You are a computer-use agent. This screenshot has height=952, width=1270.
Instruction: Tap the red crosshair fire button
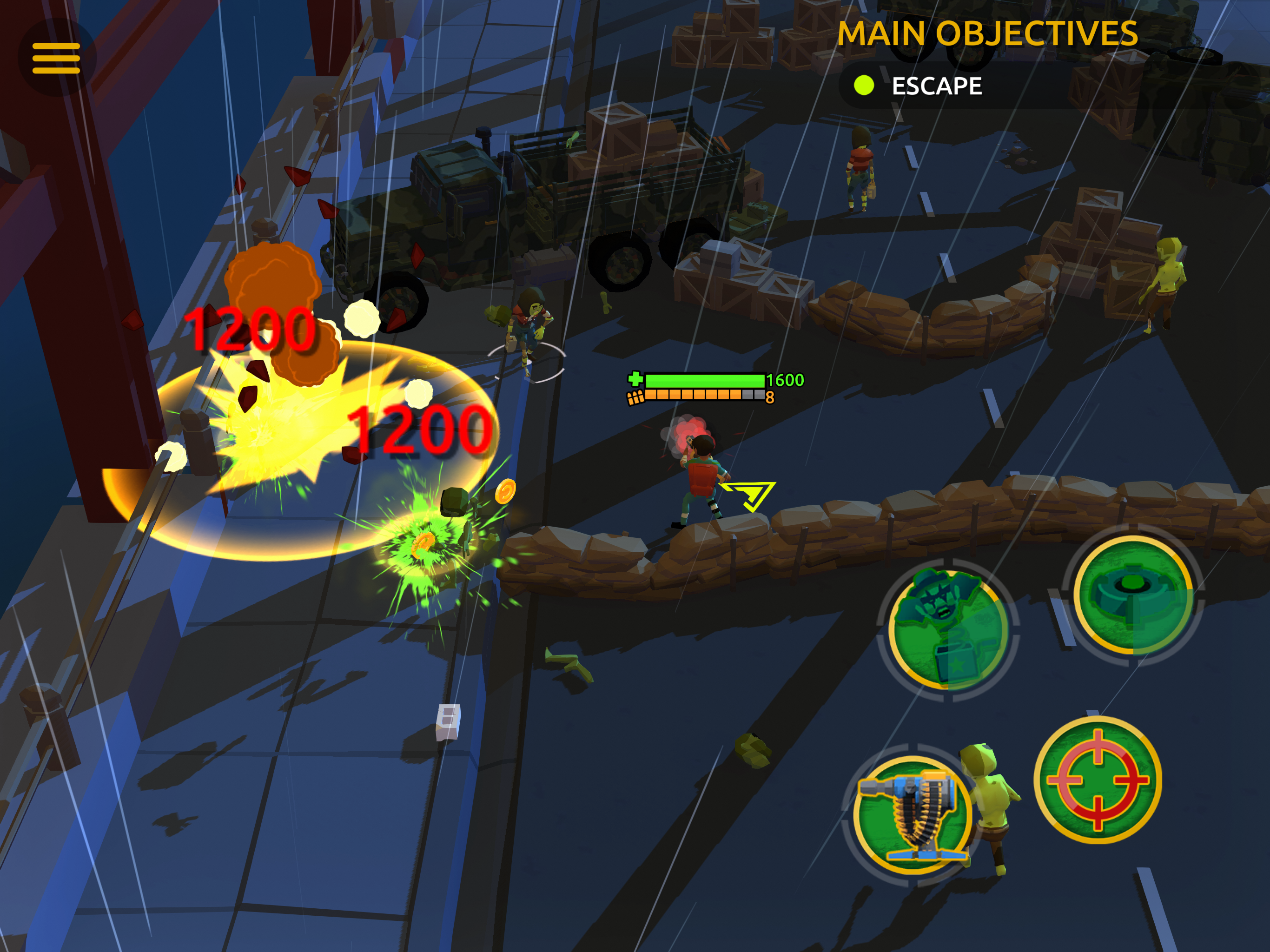(x=1097, y=779)
